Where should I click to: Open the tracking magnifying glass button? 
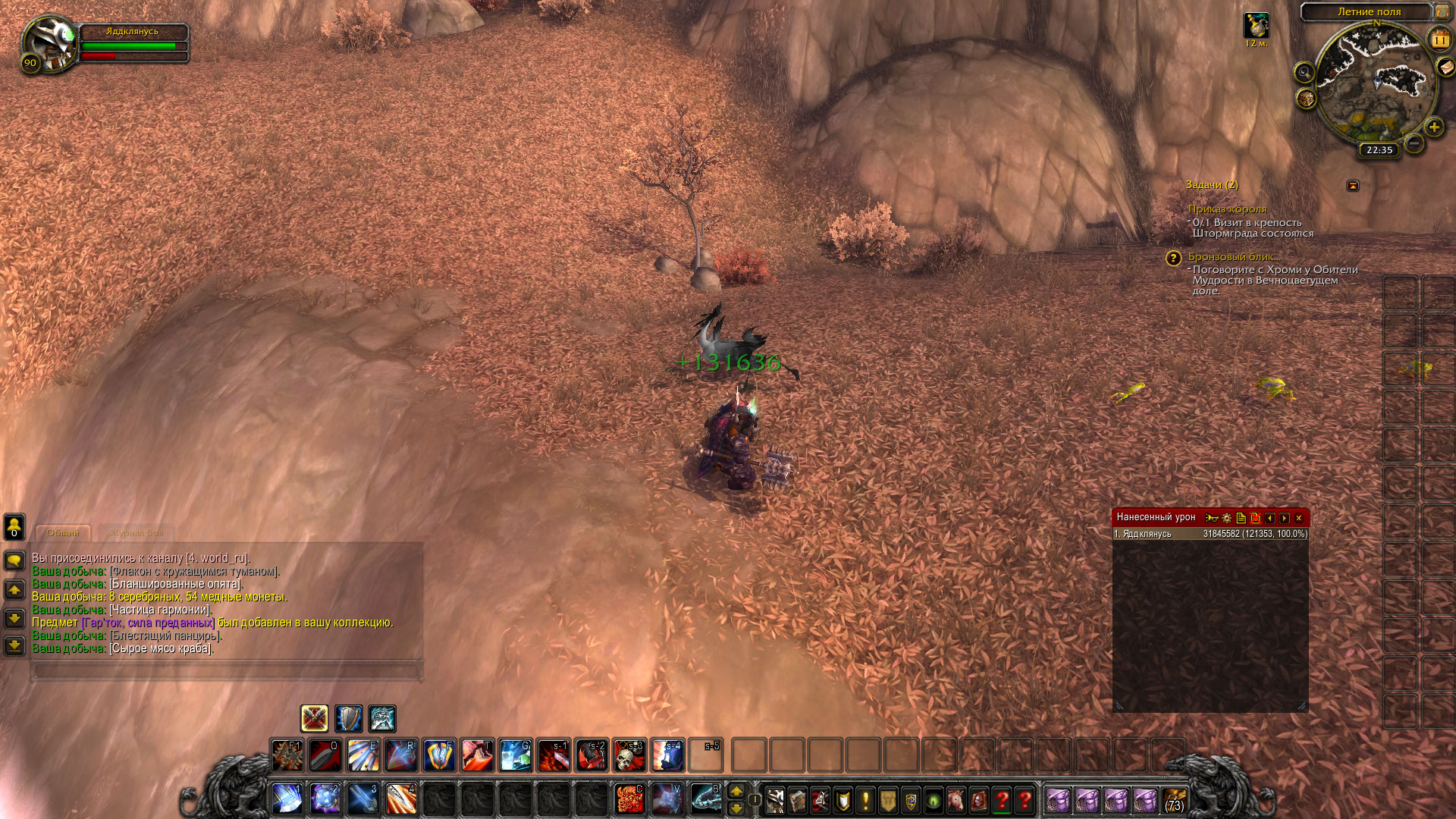[x=1304, y=73]
